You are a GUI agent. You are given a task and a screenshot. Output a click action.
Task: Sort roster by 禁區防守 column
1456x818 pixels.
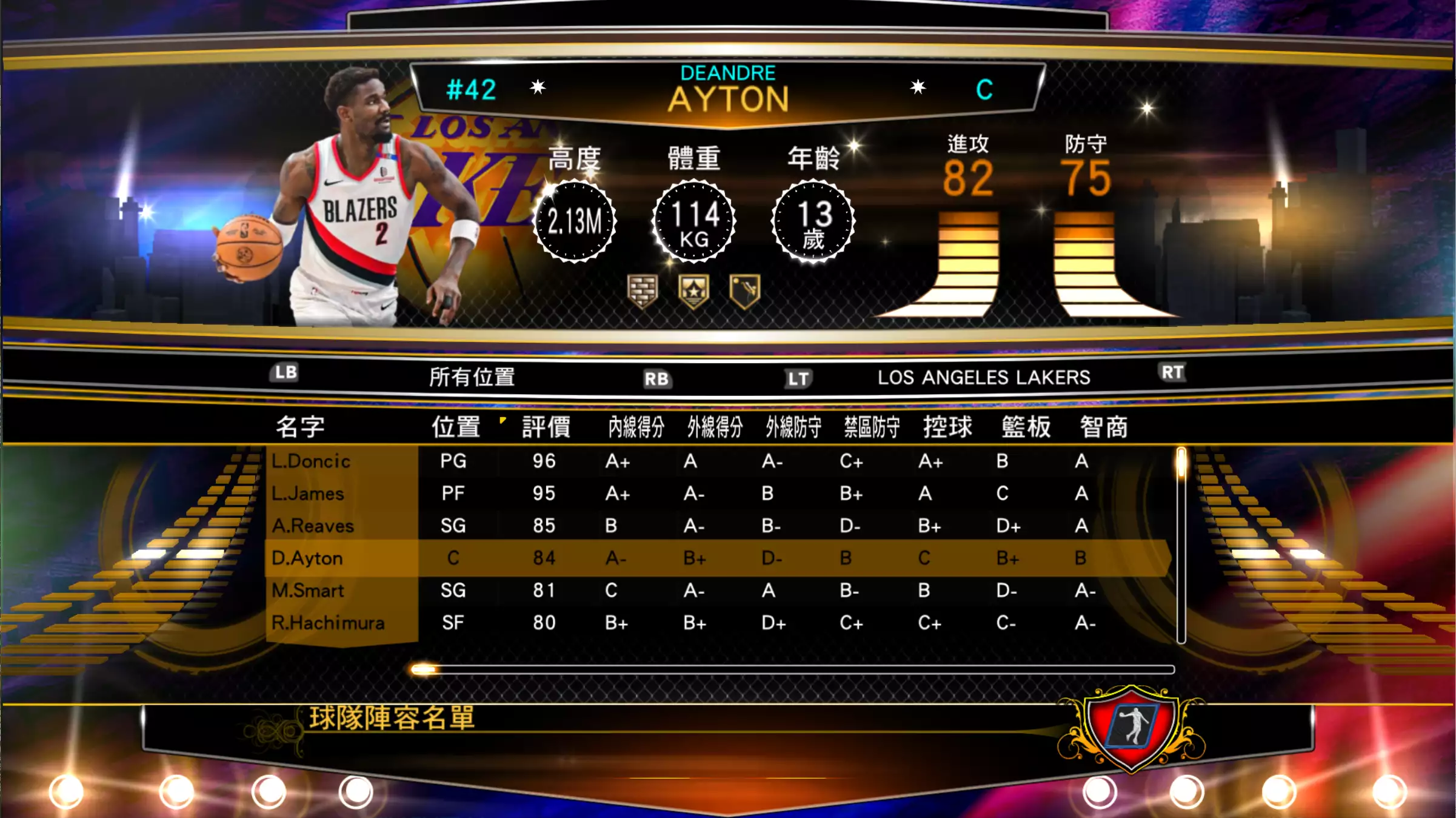(x=872, y=427)
